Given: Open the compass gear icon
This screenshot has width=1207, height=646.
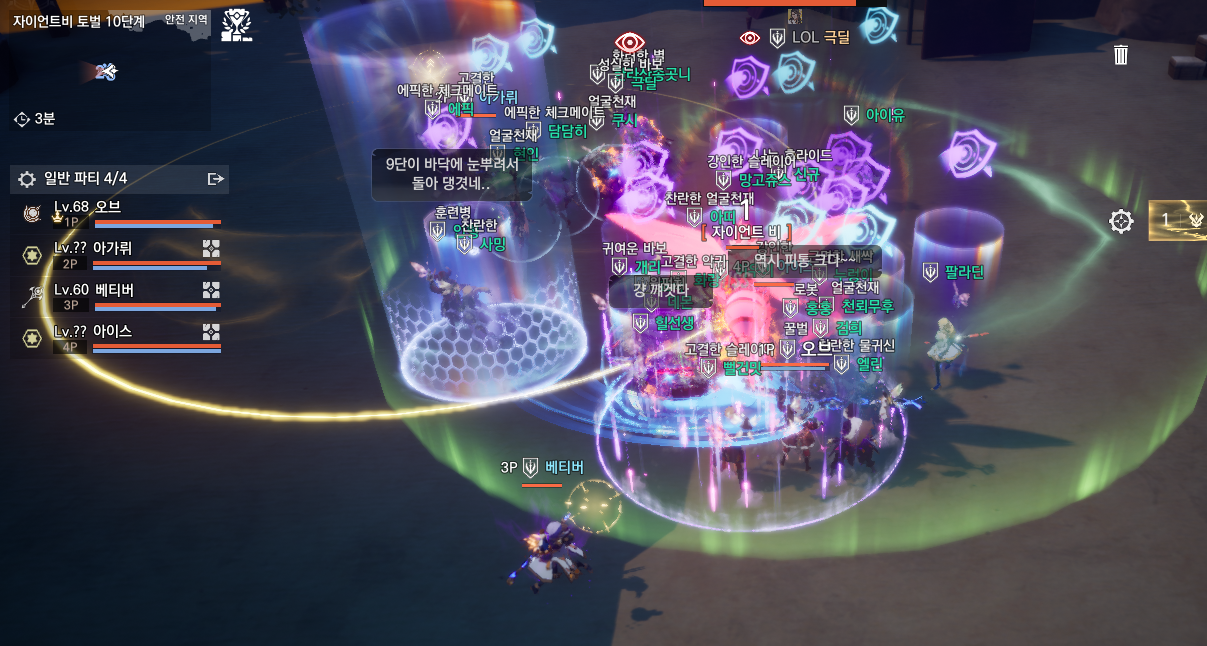Looking at the screenshot, I should [1122, 221].
